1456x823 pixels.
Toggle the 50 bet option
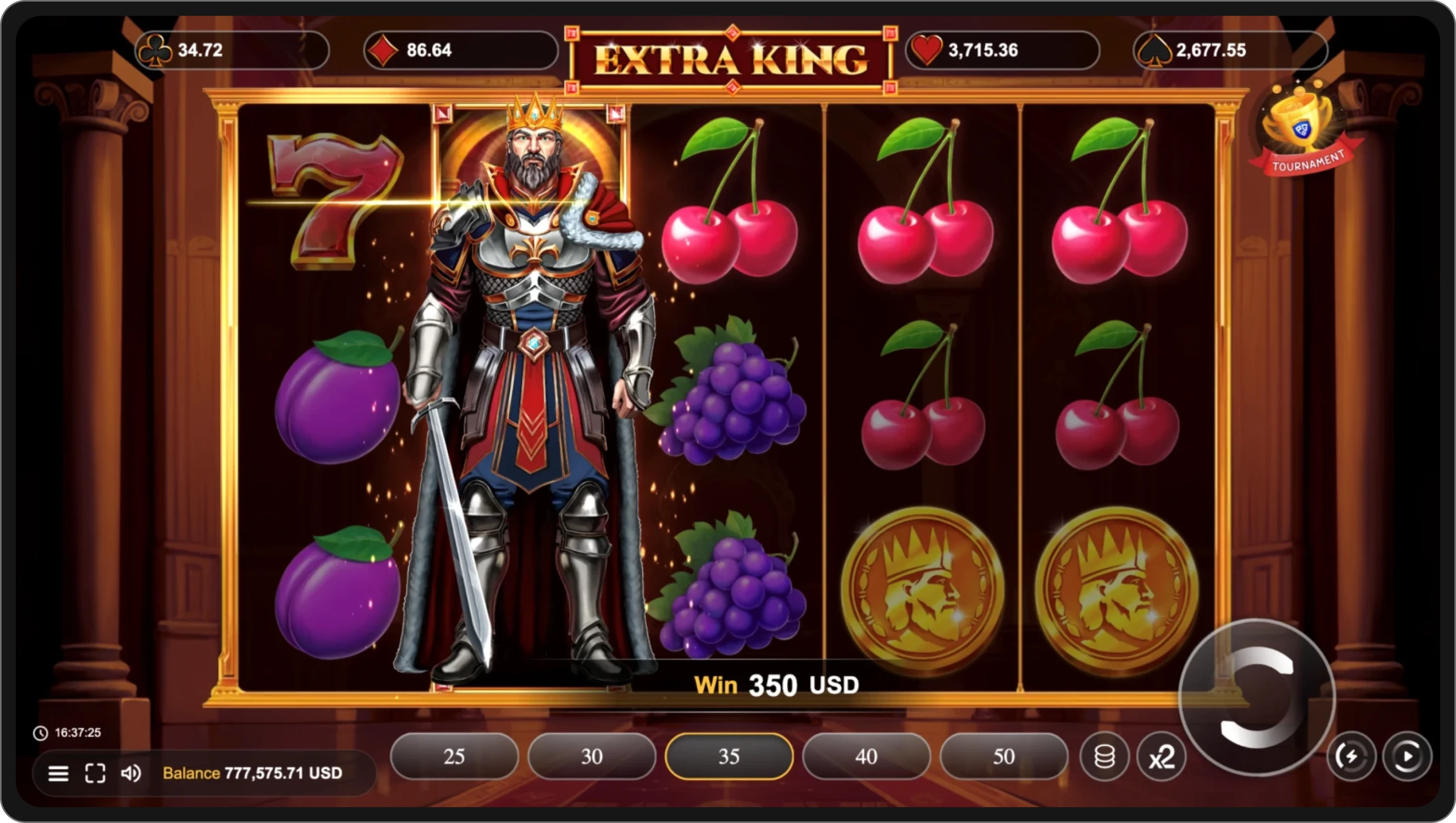click(x=1004, y=757)
